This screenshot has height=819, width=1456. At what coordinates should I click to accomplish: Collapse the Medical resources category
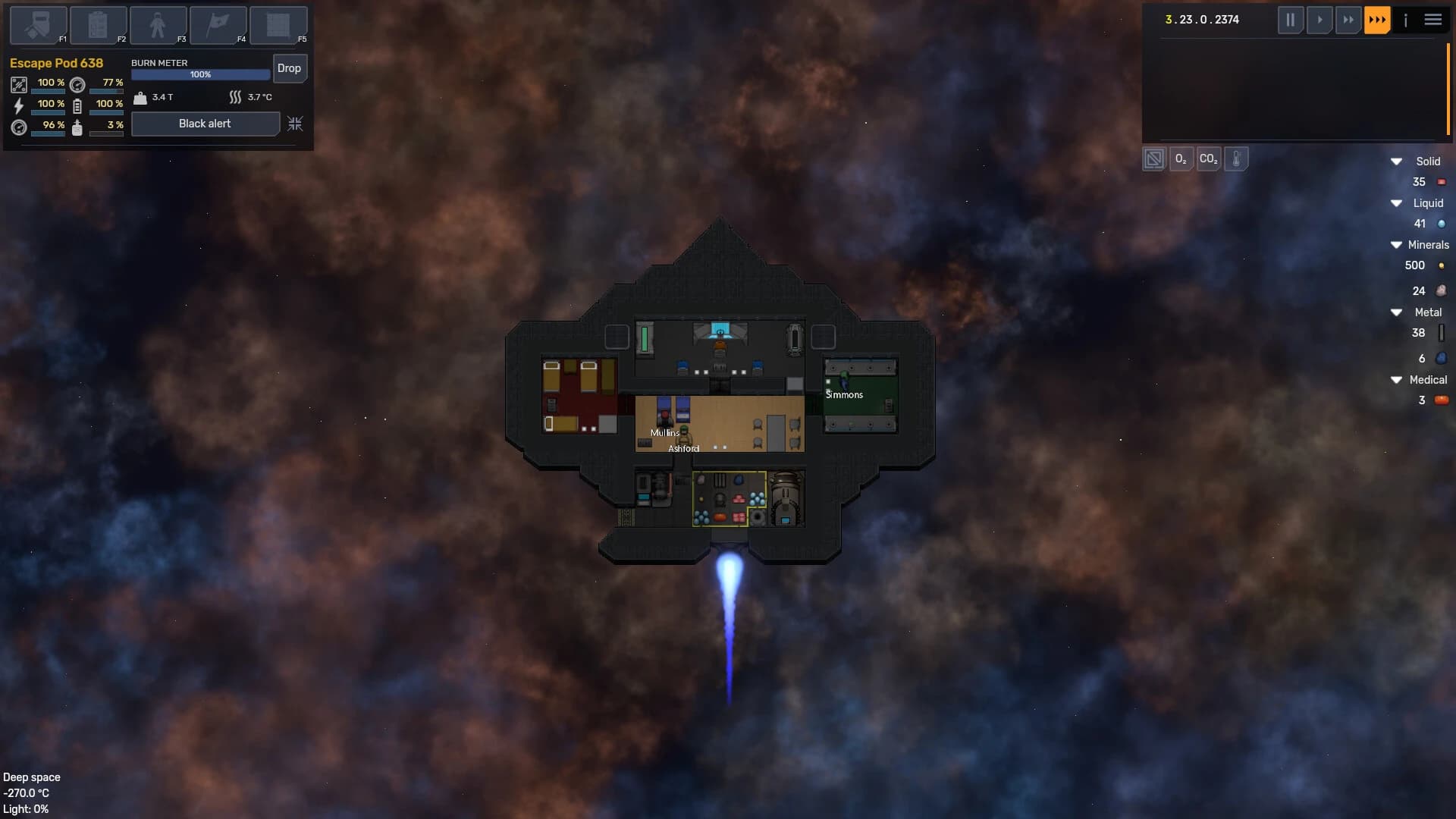(1398, 380)
